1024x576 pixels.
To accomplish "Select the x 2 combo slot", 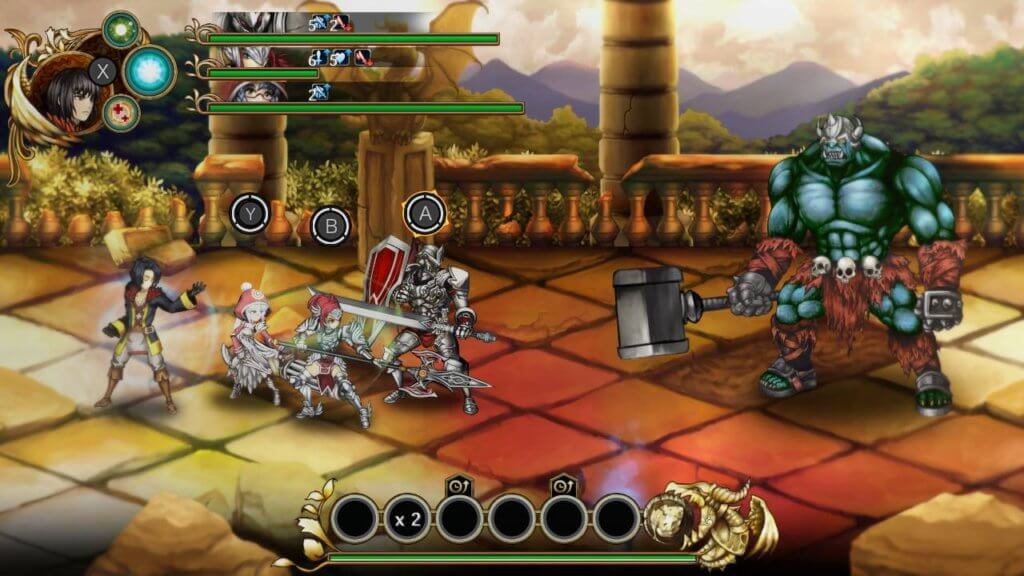I will coord(407,519).
